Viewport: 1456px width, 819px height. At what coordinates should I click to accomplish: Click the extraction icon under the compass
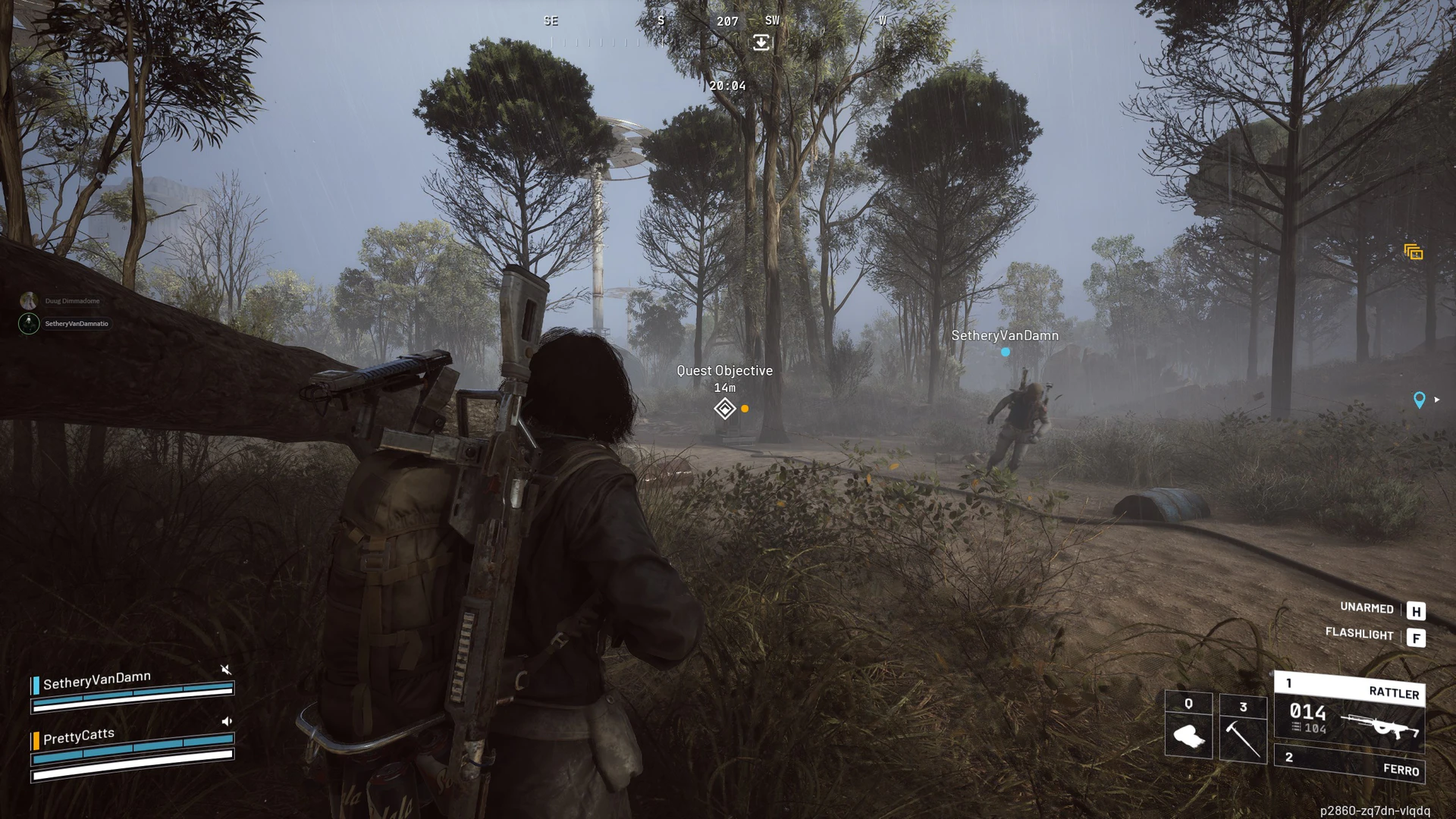point(761,42)
